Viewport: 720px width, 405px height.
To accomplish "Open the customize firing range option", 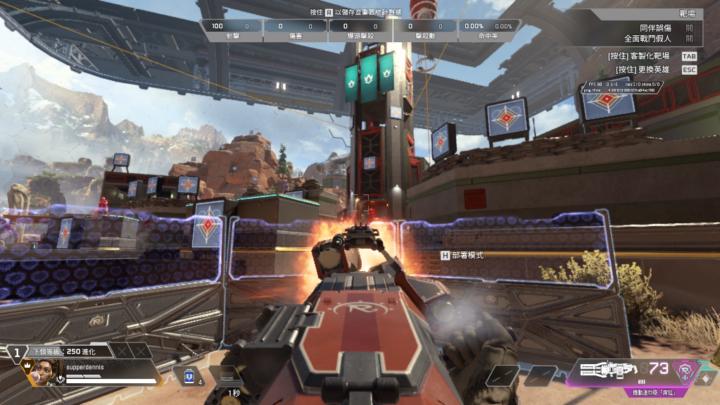I will [x=649, y=57].
